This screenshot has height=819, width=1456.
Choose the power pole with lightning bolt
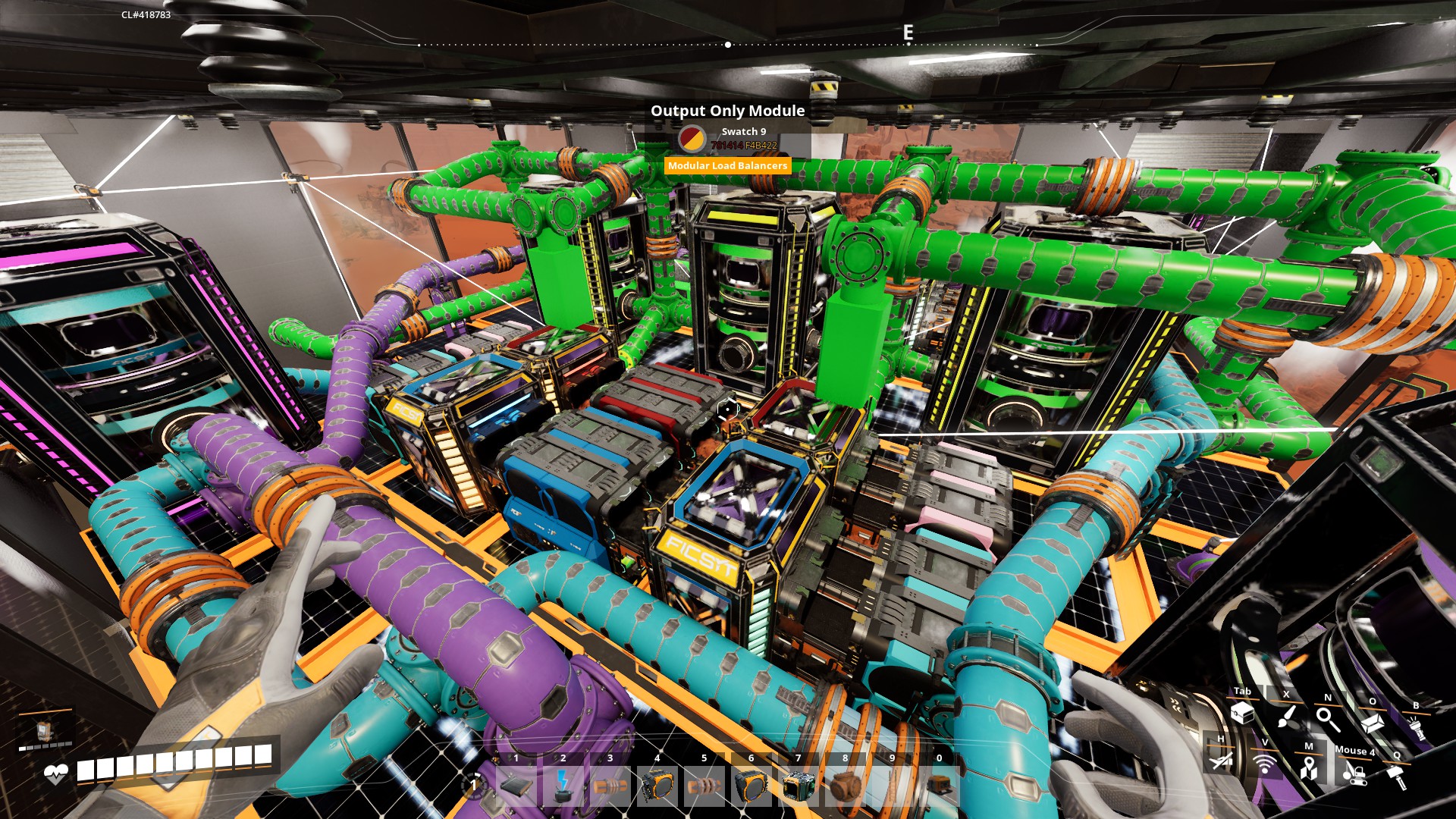563,786
